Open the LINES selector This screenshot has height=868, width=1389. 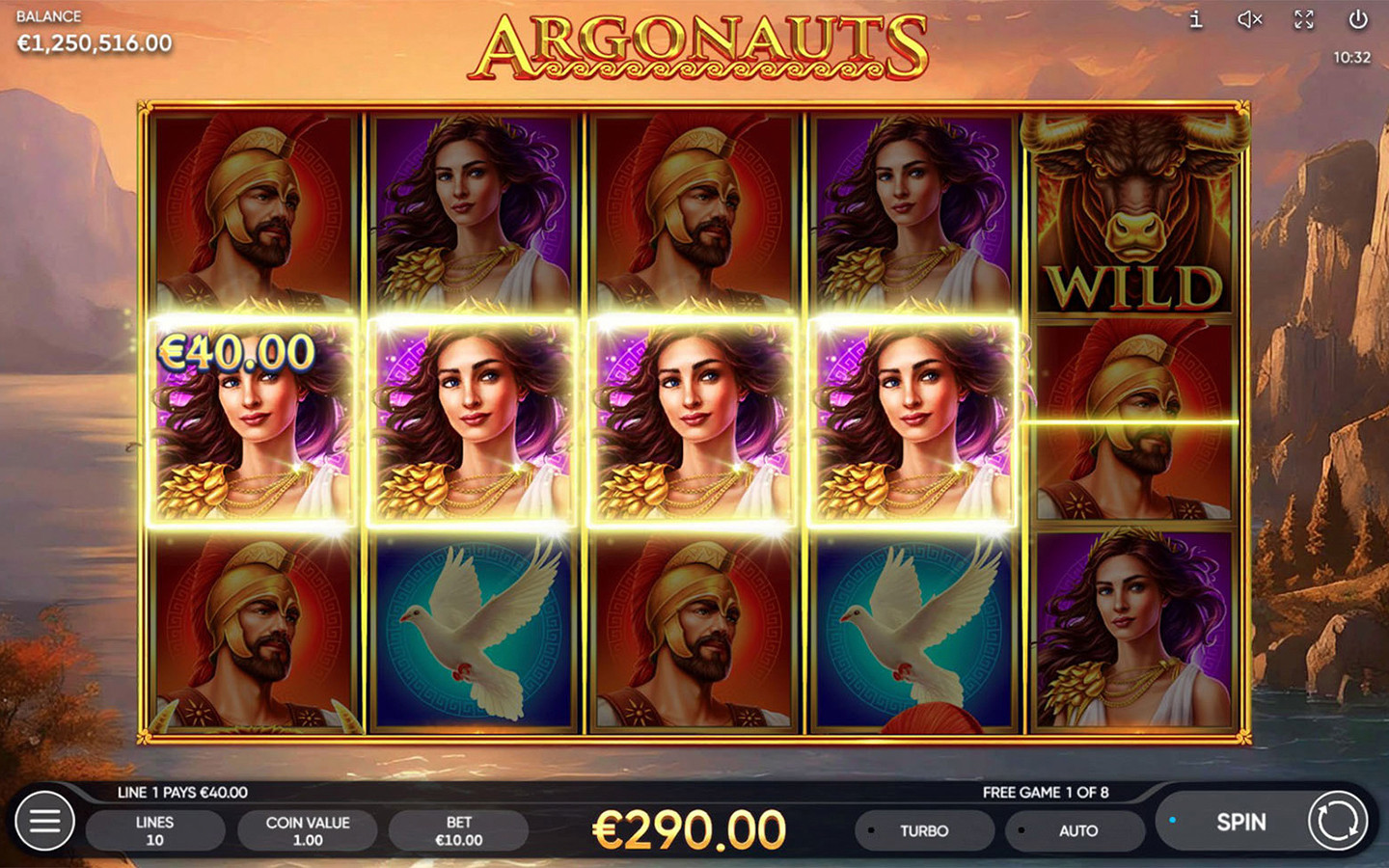point(156,829)
